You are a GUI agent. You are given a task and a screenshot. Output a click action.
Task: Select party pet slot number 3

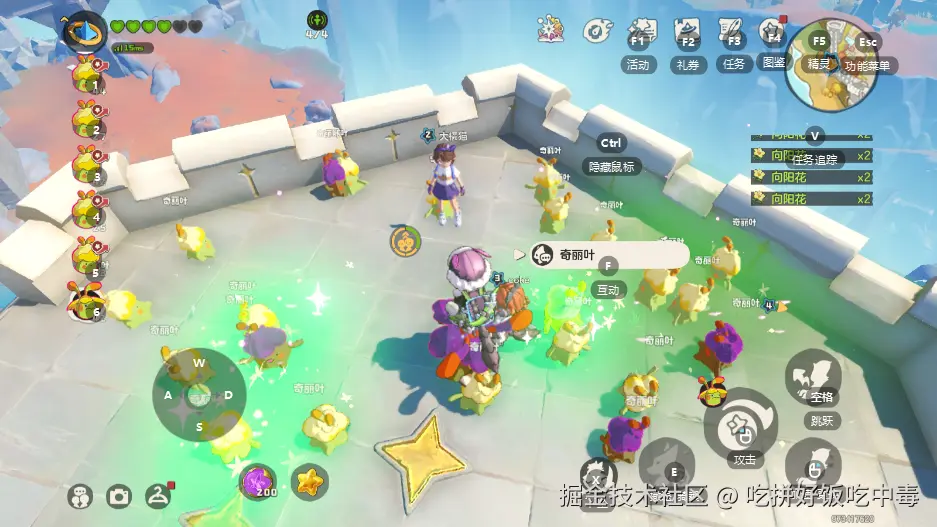(88, 164)
